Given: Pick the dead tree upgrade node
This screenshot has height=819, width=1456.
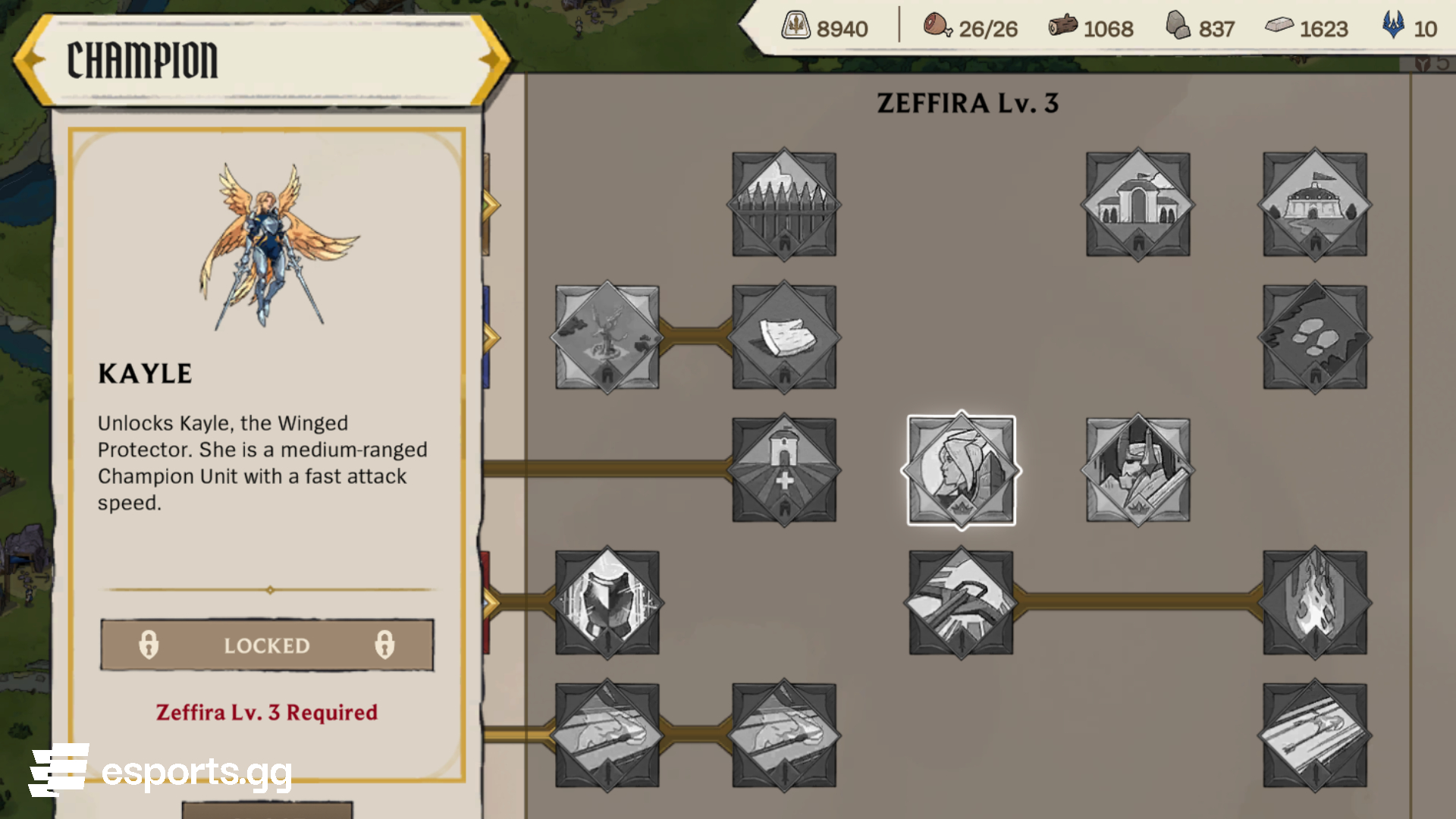Looking at the screenshot, I should pos(607,337).
